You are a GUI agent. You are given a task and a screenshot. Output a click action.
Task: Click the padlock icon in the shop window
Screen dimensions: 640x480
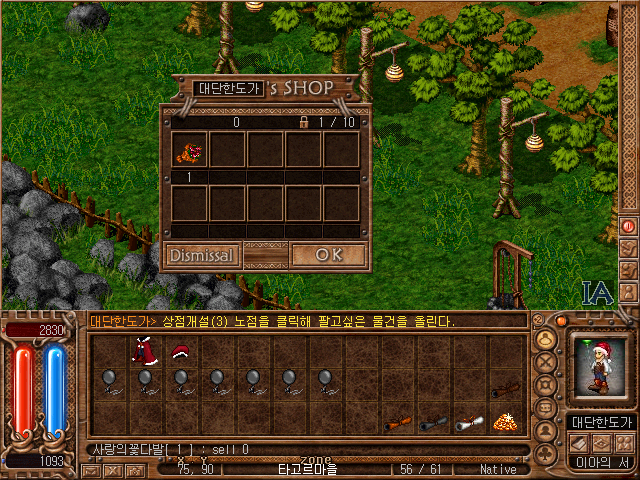pyautogui.click(x=303, y=122)
